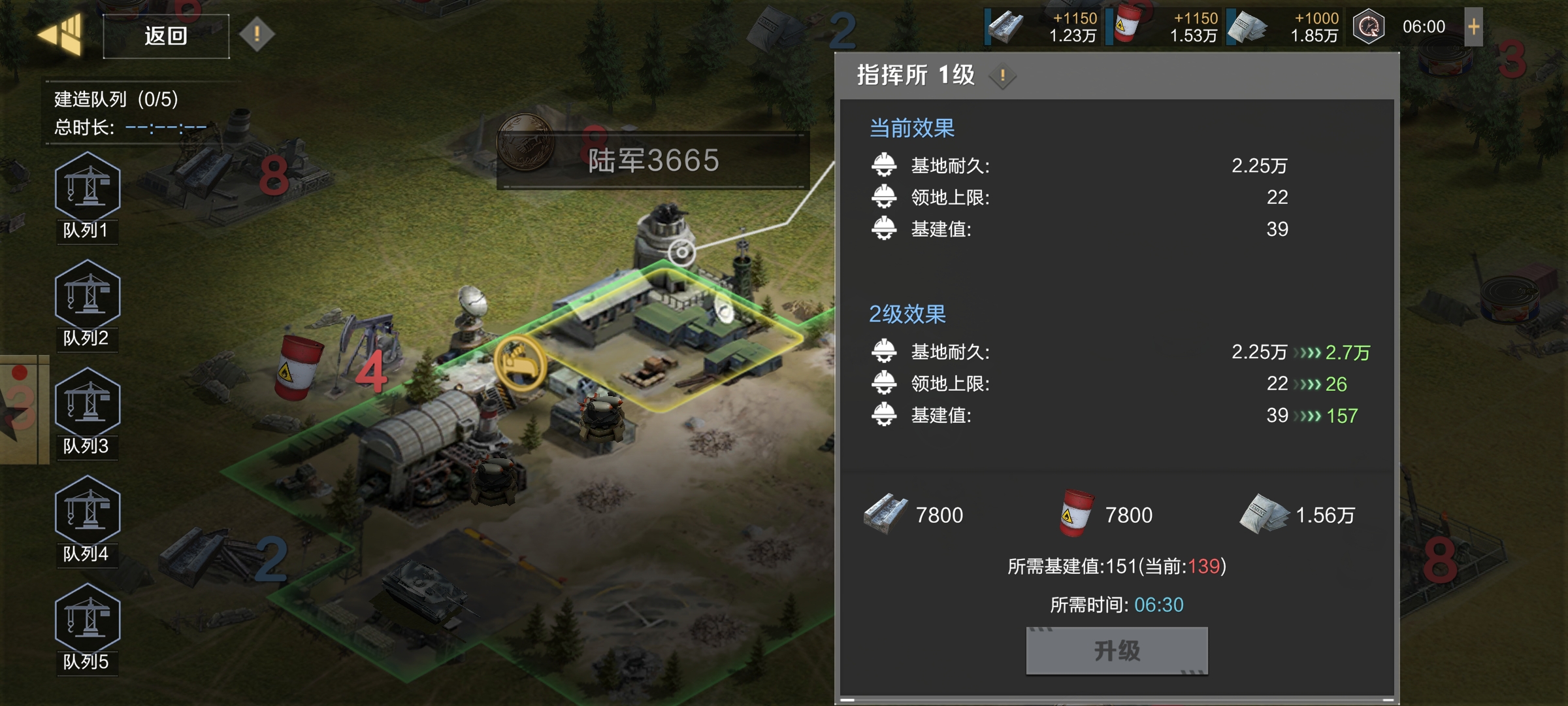Tap the cement bag resource in top bar
The height and width of the screenshot is (706, 1568).
click(1247, 27)
